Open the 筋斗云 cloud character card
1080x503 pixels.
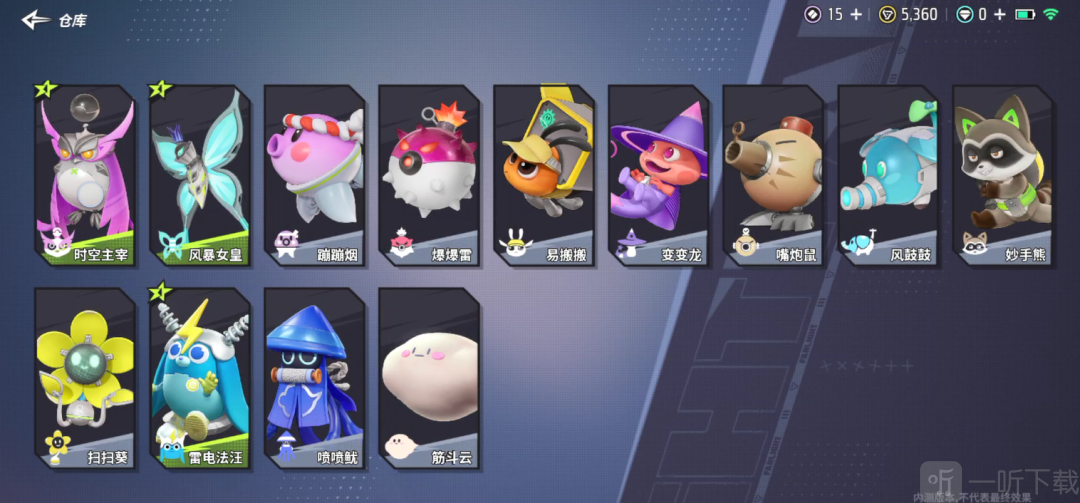pyautogui.click(x=429, y=378)
